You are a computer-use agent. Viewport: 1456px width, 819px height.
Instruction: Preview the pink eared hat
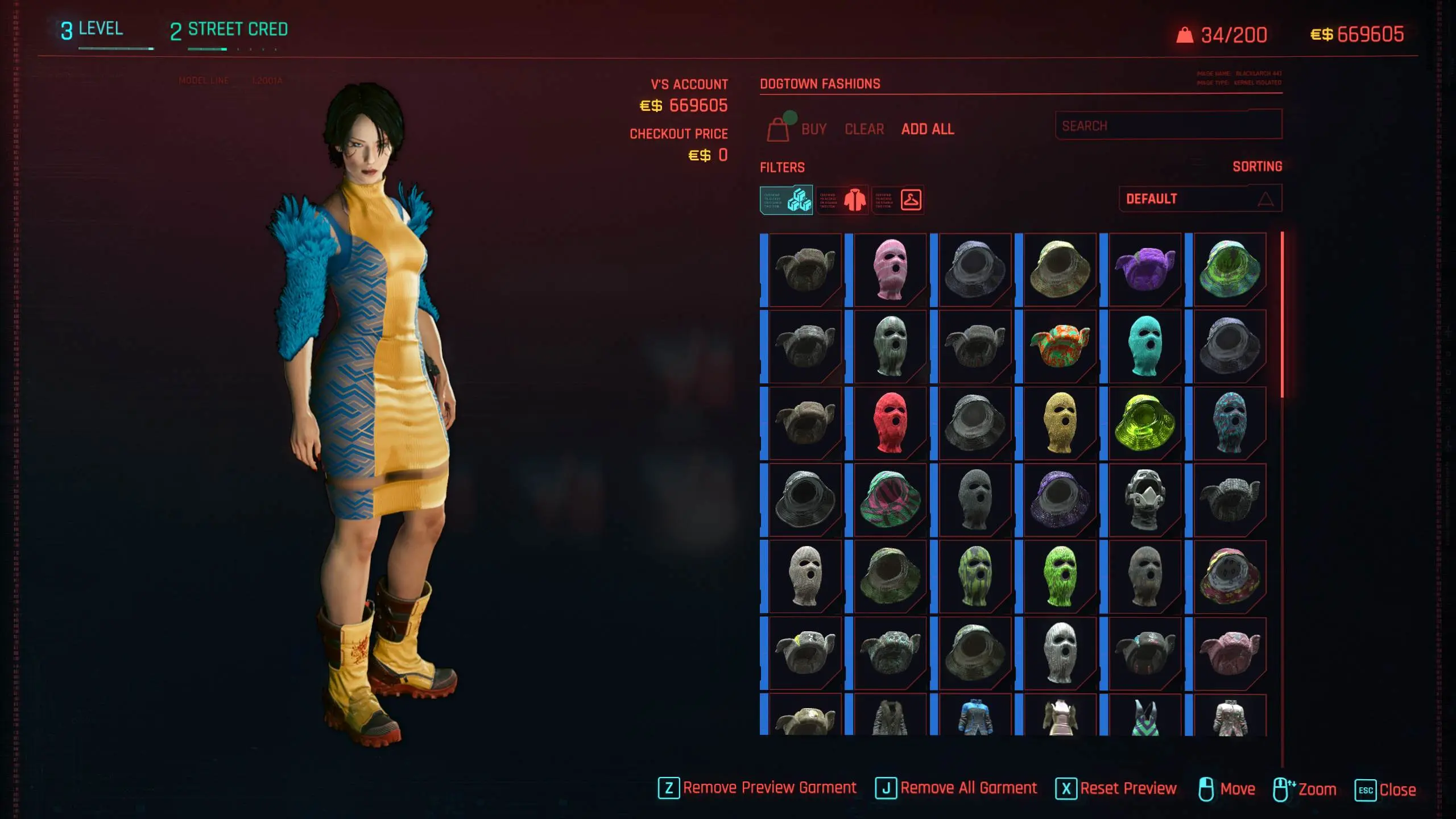point(1230,653)
